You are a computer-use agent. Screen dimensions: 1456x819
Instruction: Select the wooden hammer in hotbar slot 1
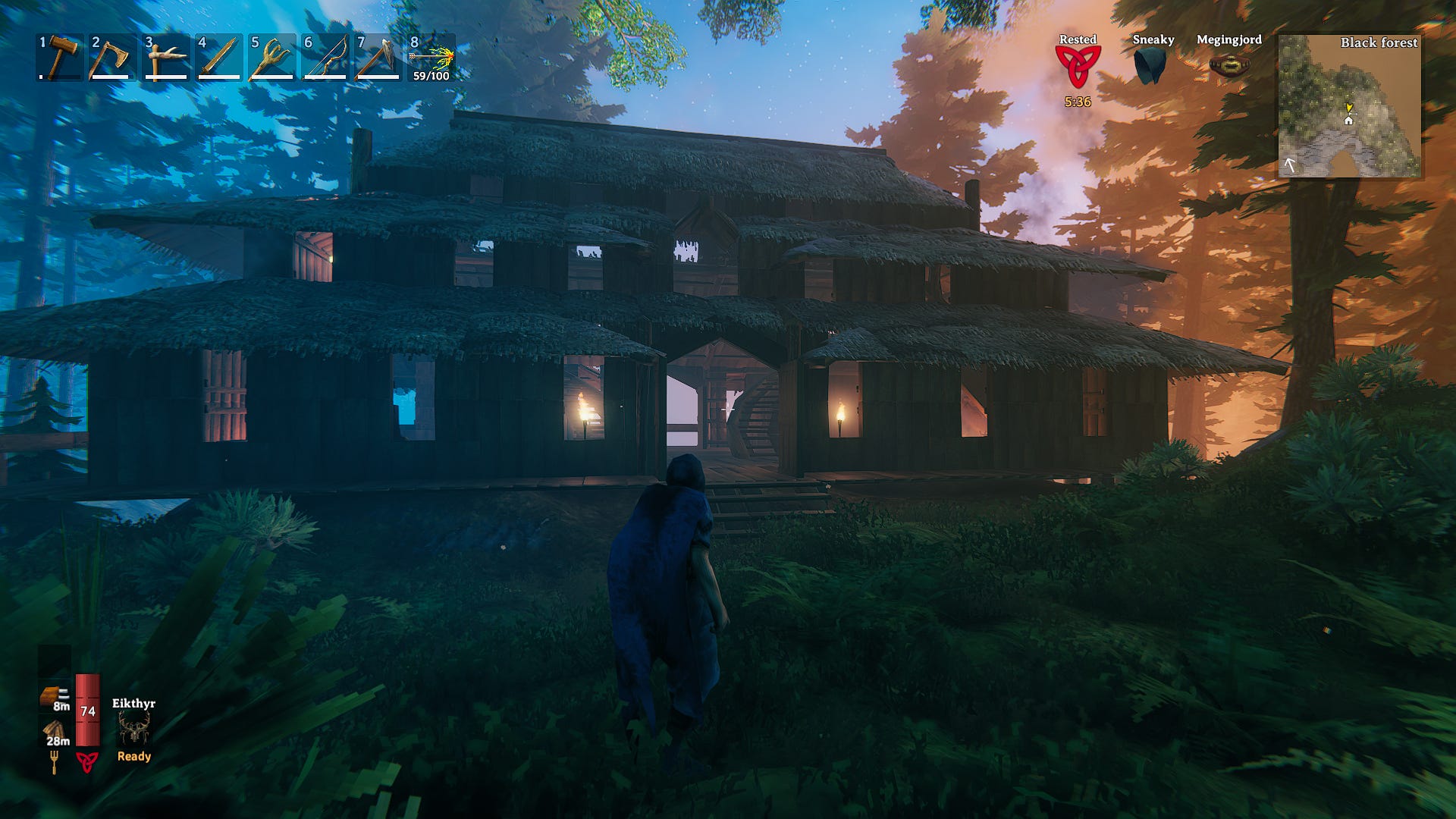[x=60, y=57]
